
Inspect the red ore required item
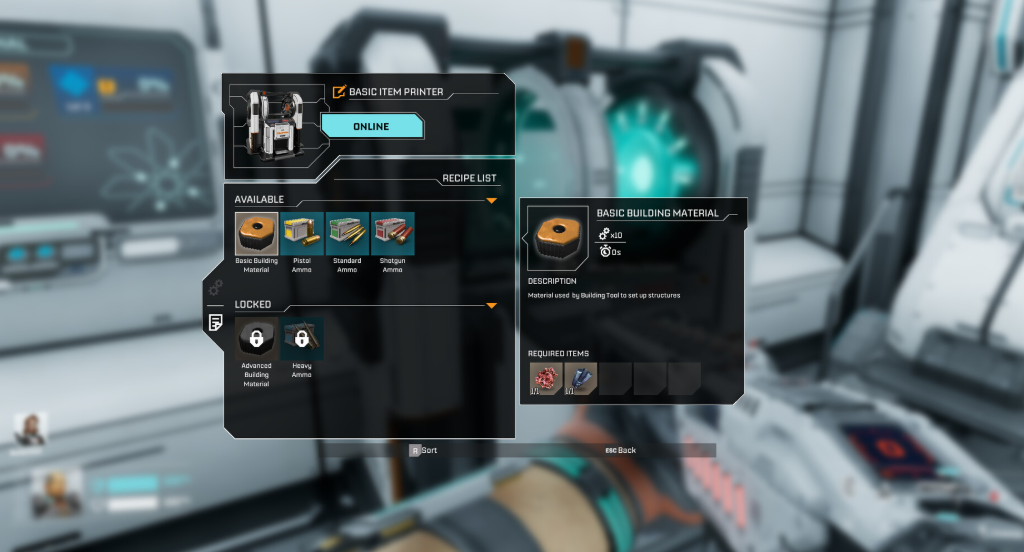pyautogui.click(x=545, y=378)
